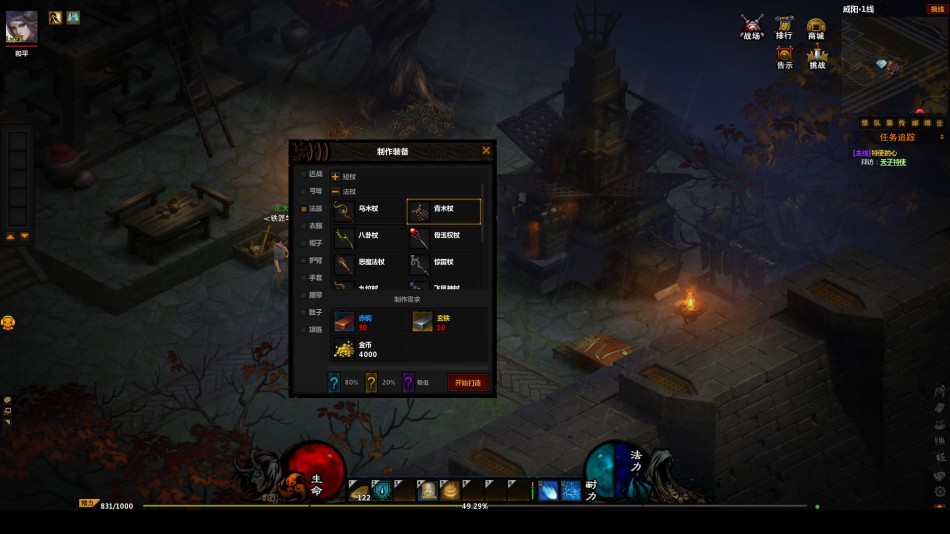This screenshot has height=534, width=950.
Task: Select the 乌木杖 staff recipe
Action: pos(368,210)
